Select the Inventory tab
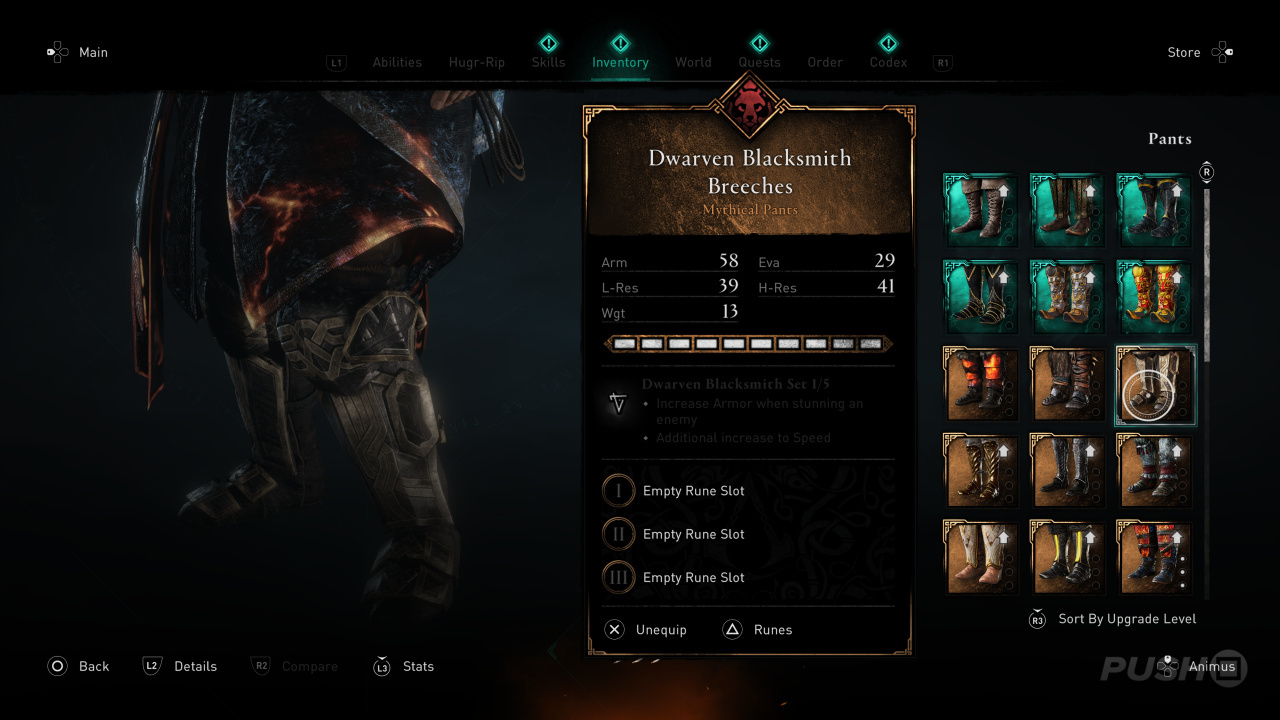1280x720 pixels. click(620, 62)
